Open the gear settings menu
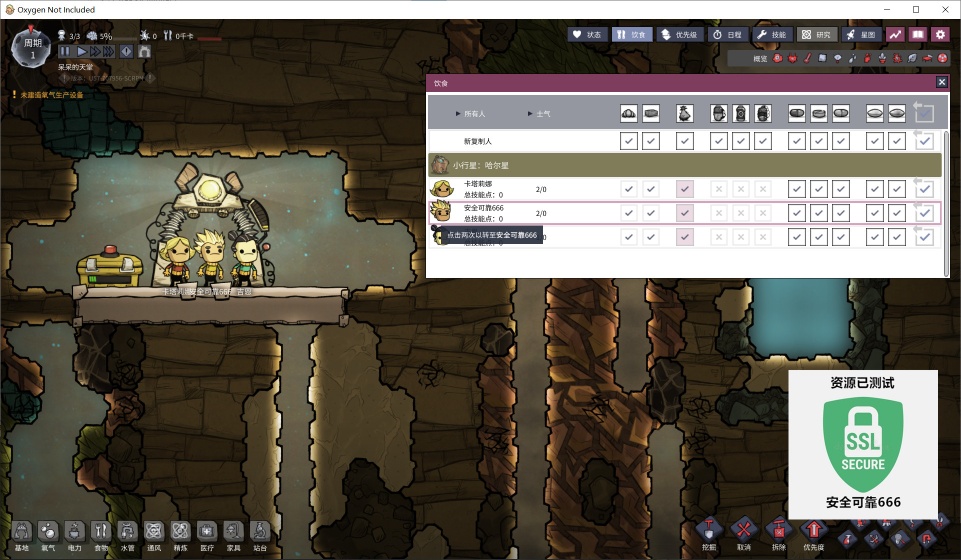961x560 pixels. pos(940,34)
